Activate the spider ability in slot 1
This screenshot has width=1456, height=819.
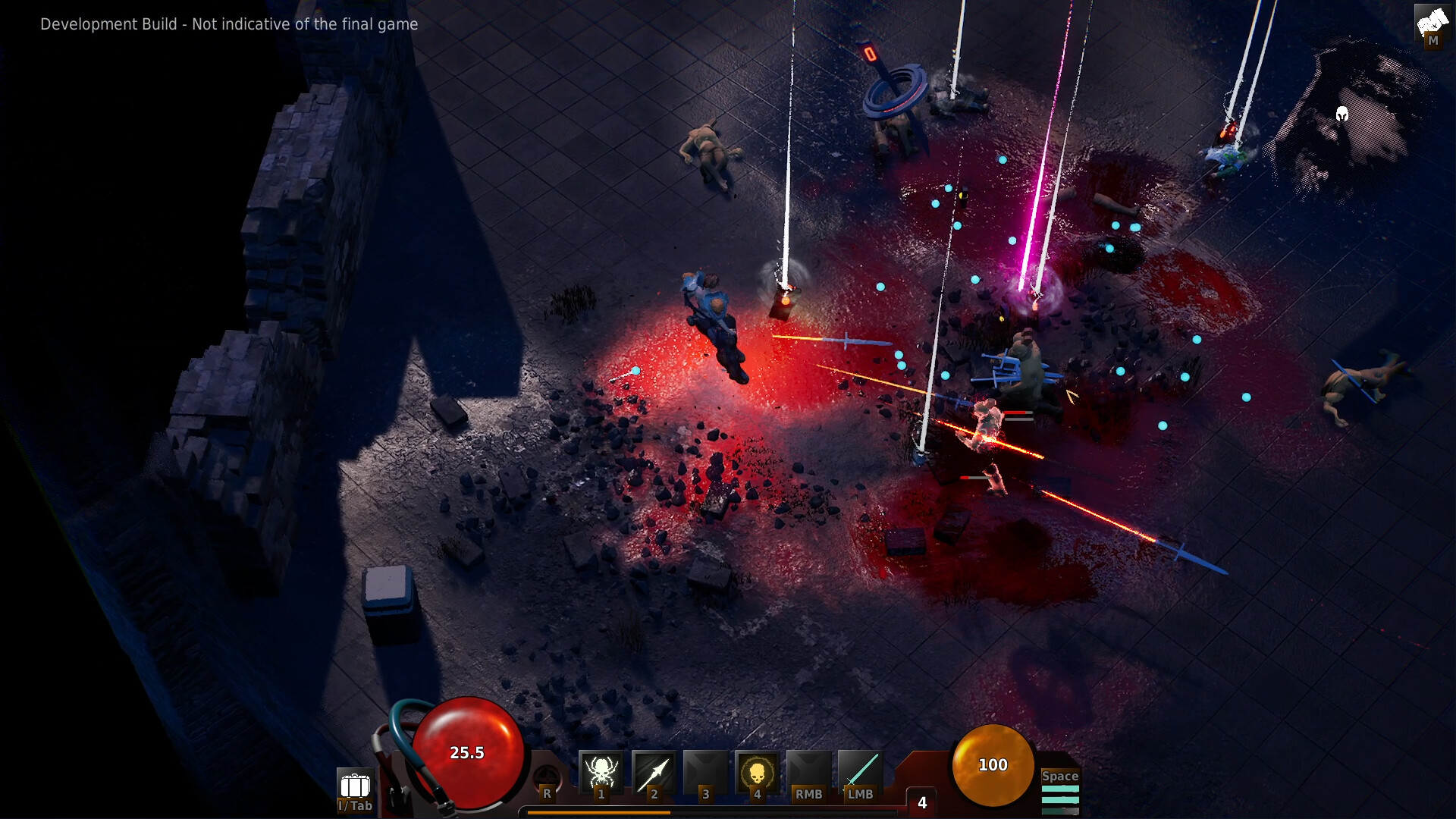(601, 773)
